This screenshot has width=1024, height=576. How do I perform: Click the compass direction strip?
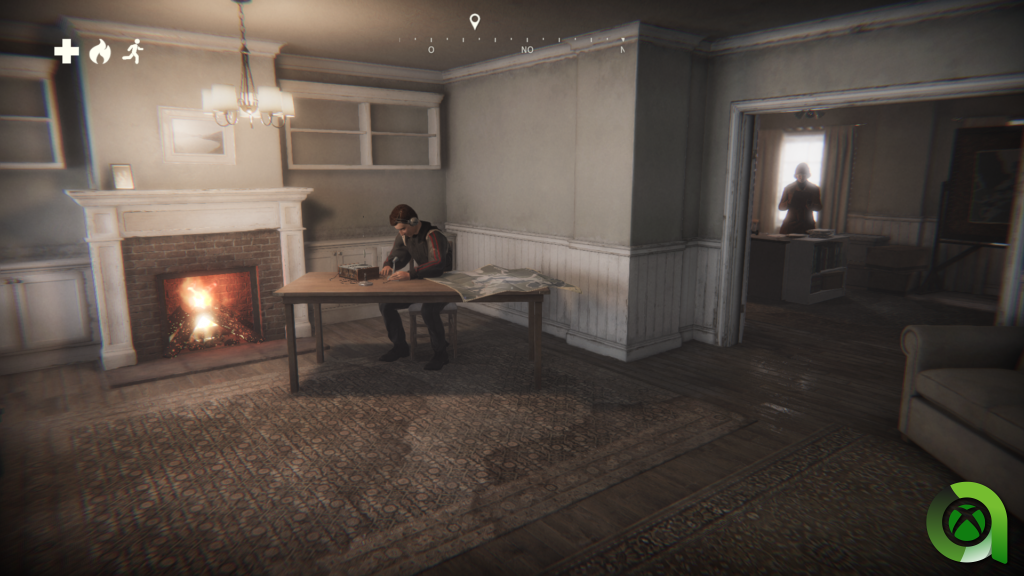pyautogui.click(x=512, y=44)
